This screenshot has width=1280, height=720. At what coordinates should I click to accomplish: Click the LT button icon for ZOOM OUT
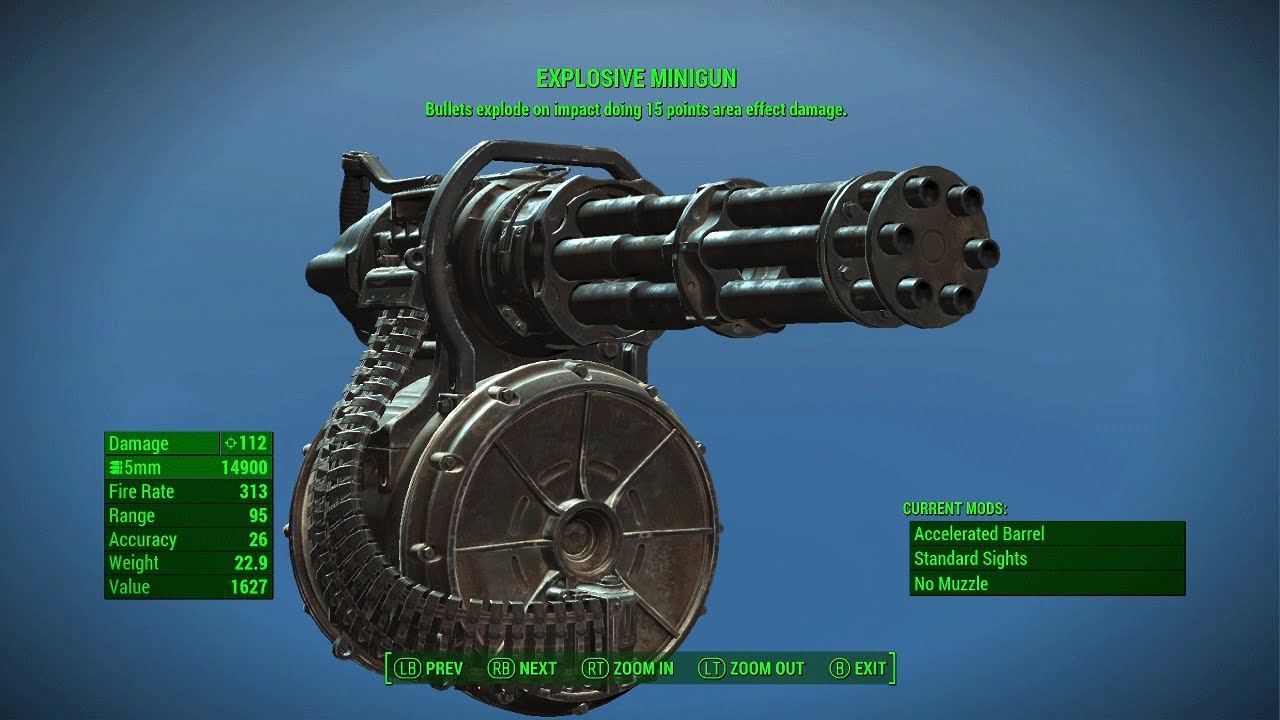[x=710, y=668]
